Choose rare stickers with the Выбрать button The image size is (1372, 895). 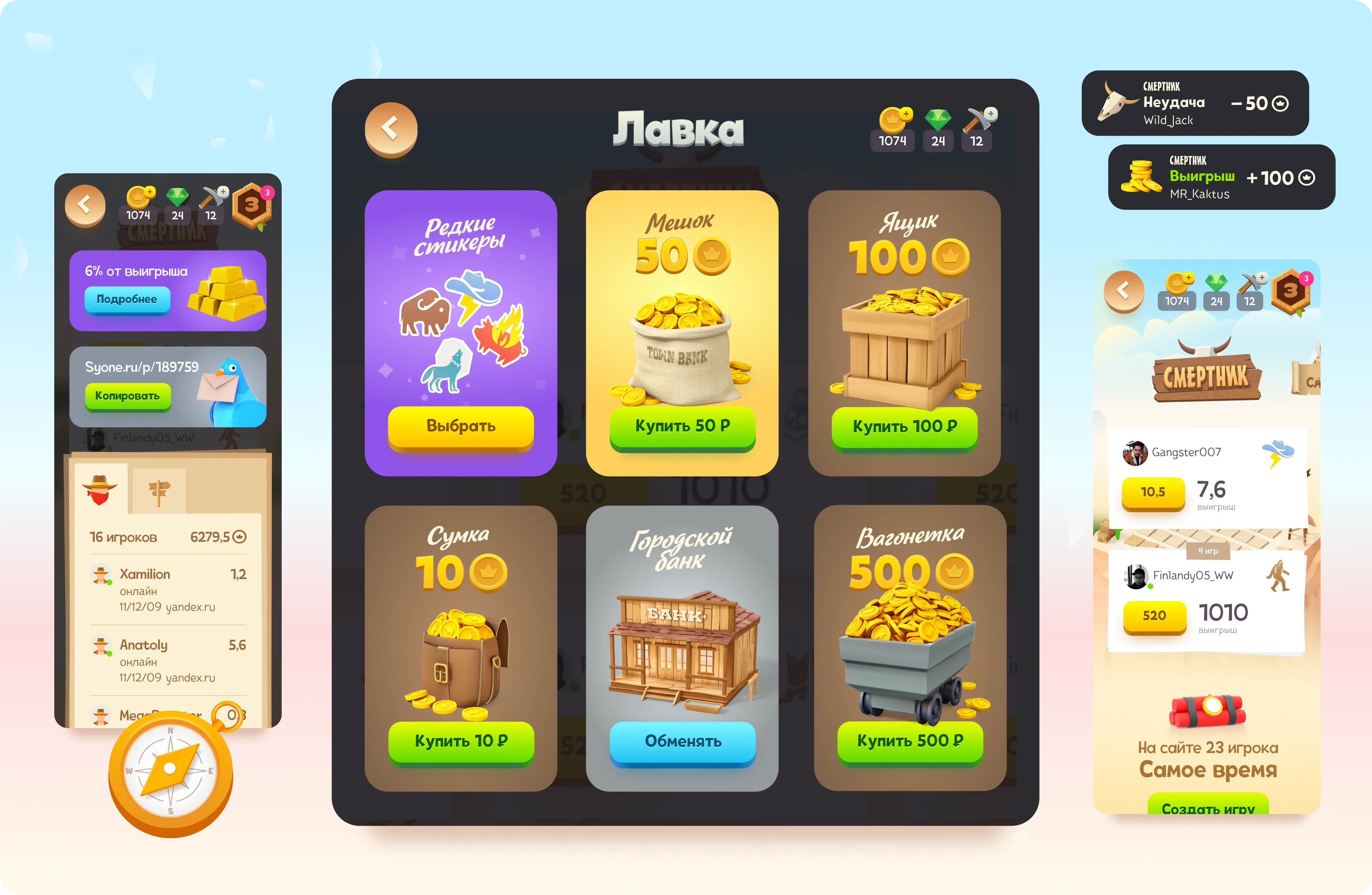[461, 426]
